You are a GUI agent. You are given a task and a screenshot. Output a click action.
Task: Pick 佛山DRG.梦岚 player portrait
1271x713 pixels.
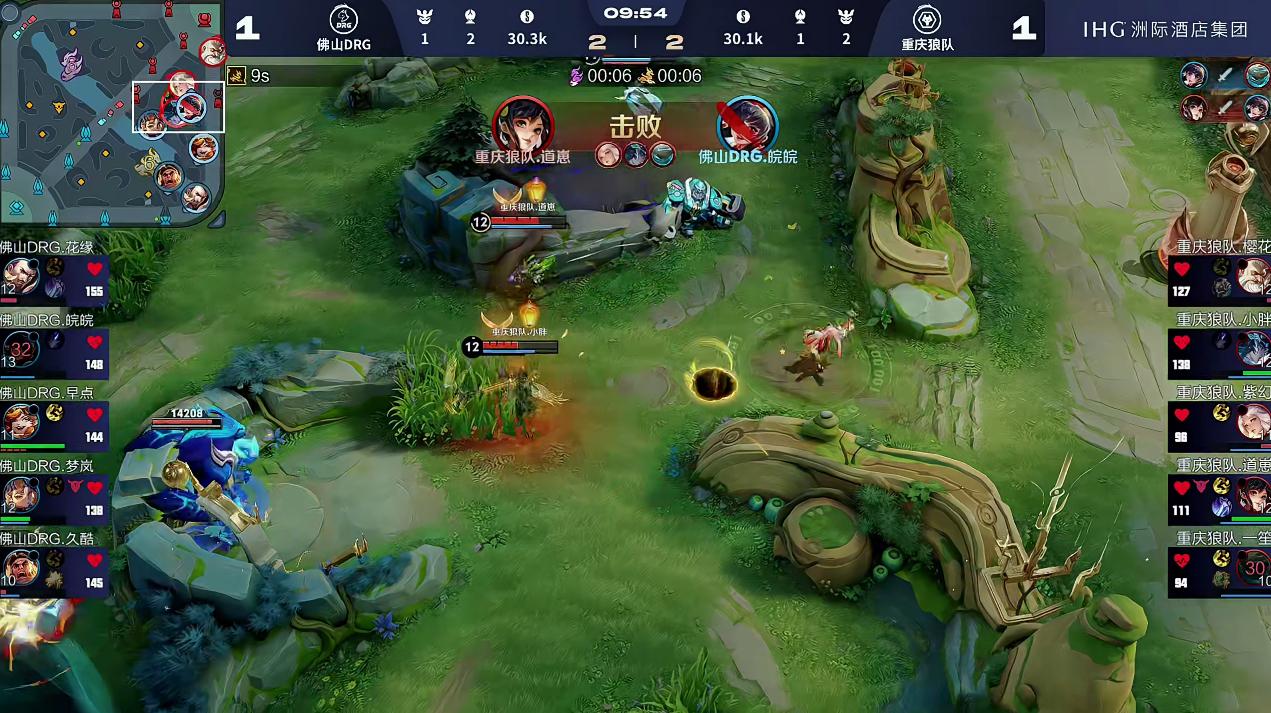20,495
